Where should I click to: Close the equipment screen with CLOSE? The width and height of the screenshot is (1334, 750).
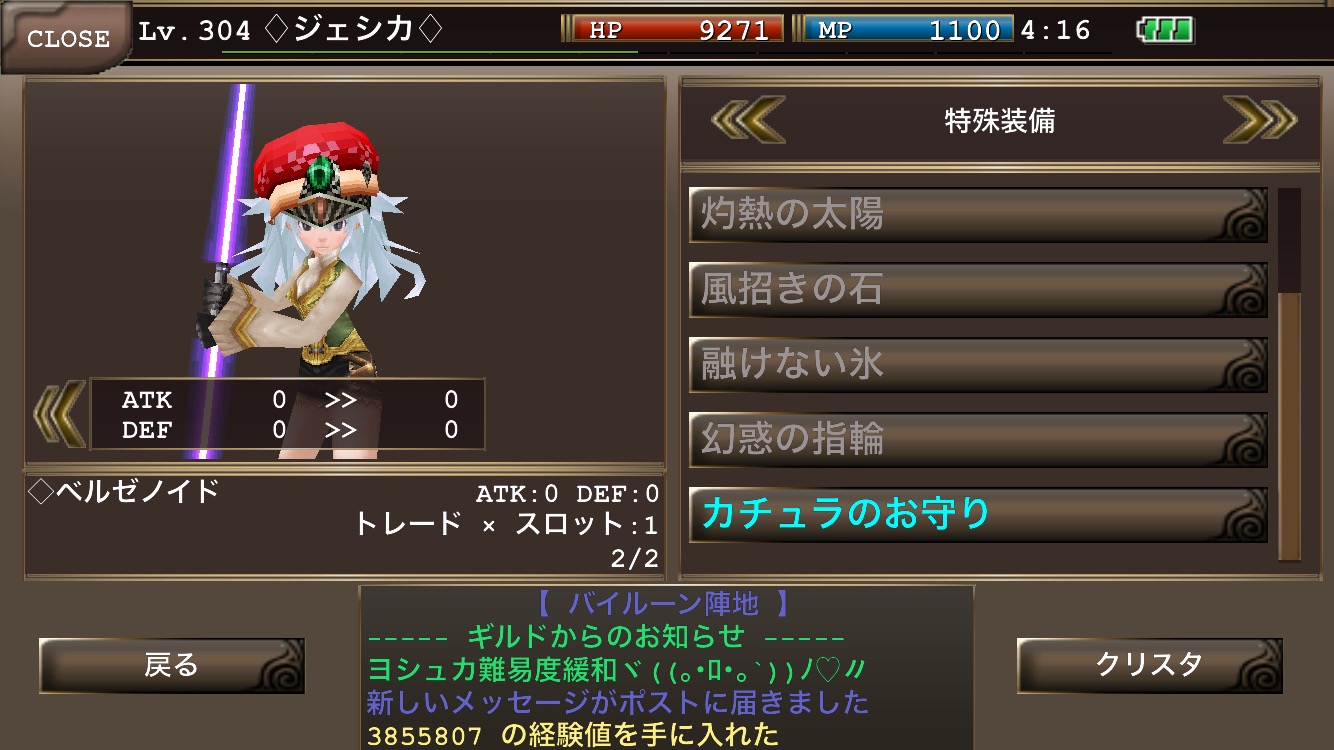(66, 37)
